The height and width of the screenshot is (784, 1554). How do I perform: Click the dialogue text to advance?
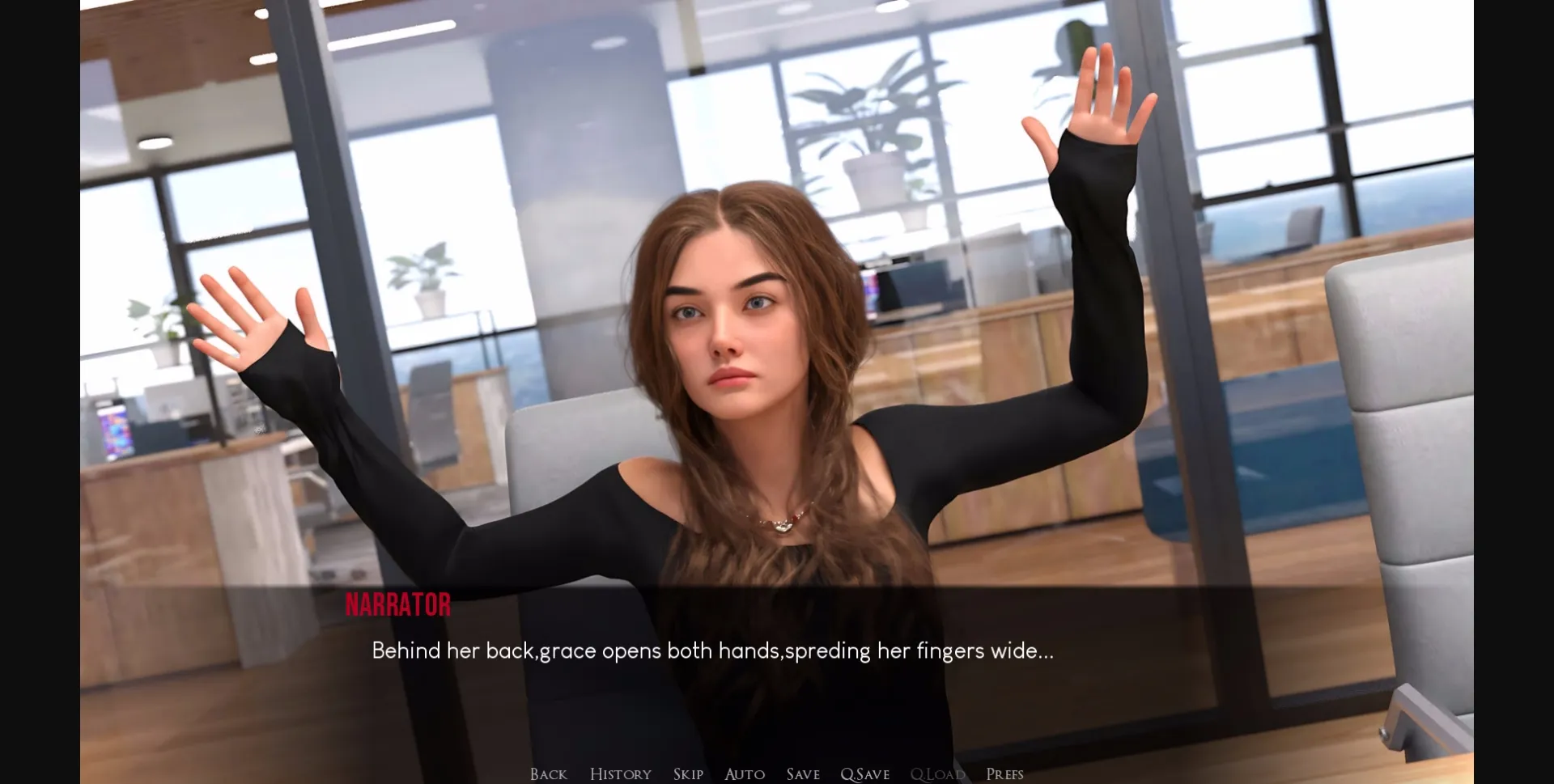(712, 650)
